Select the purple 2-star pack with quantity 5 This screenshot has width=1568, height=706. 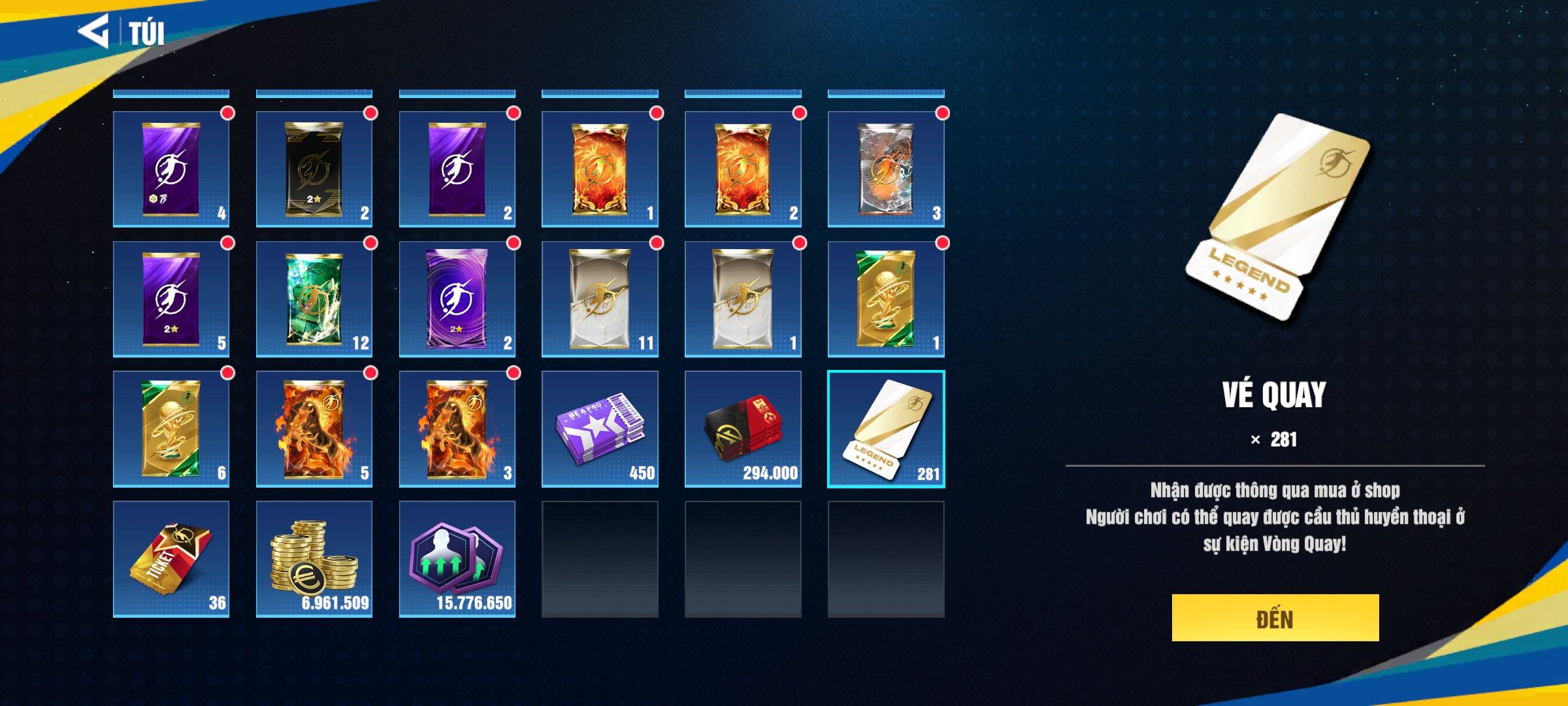171,299
